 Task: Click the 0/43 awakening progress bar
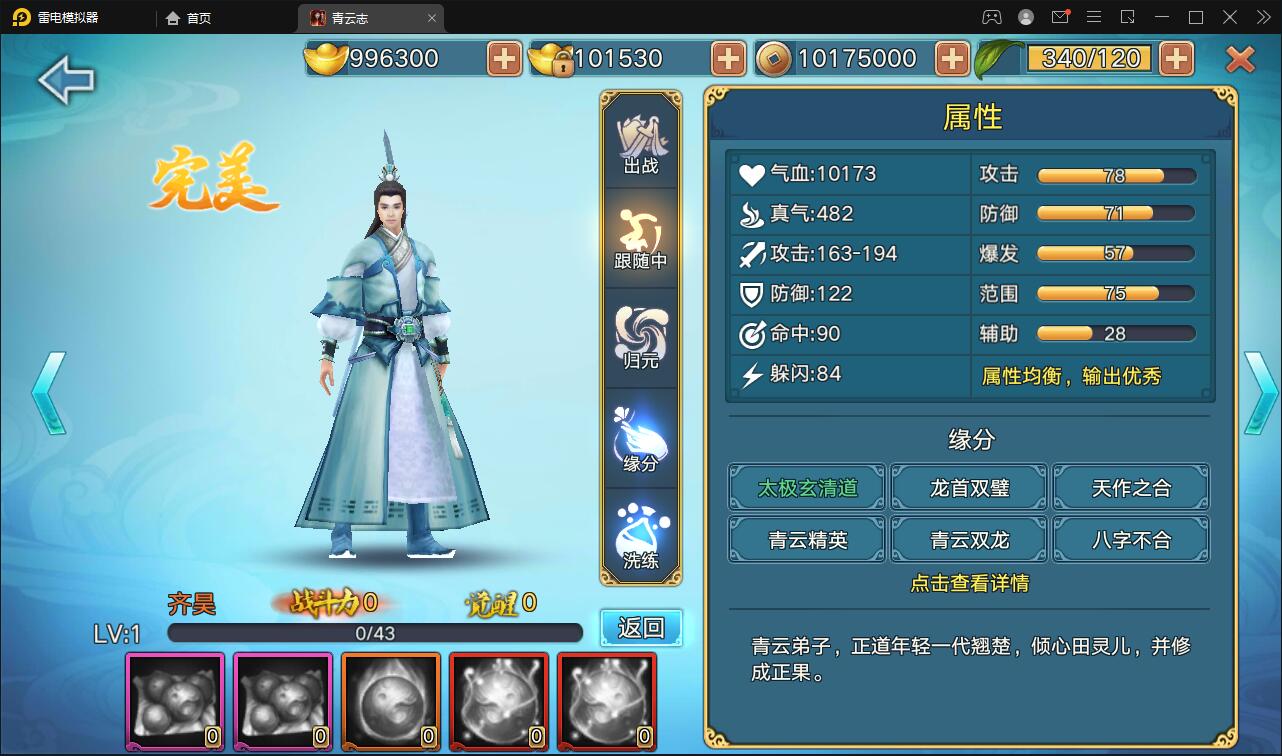coord(375,631)
